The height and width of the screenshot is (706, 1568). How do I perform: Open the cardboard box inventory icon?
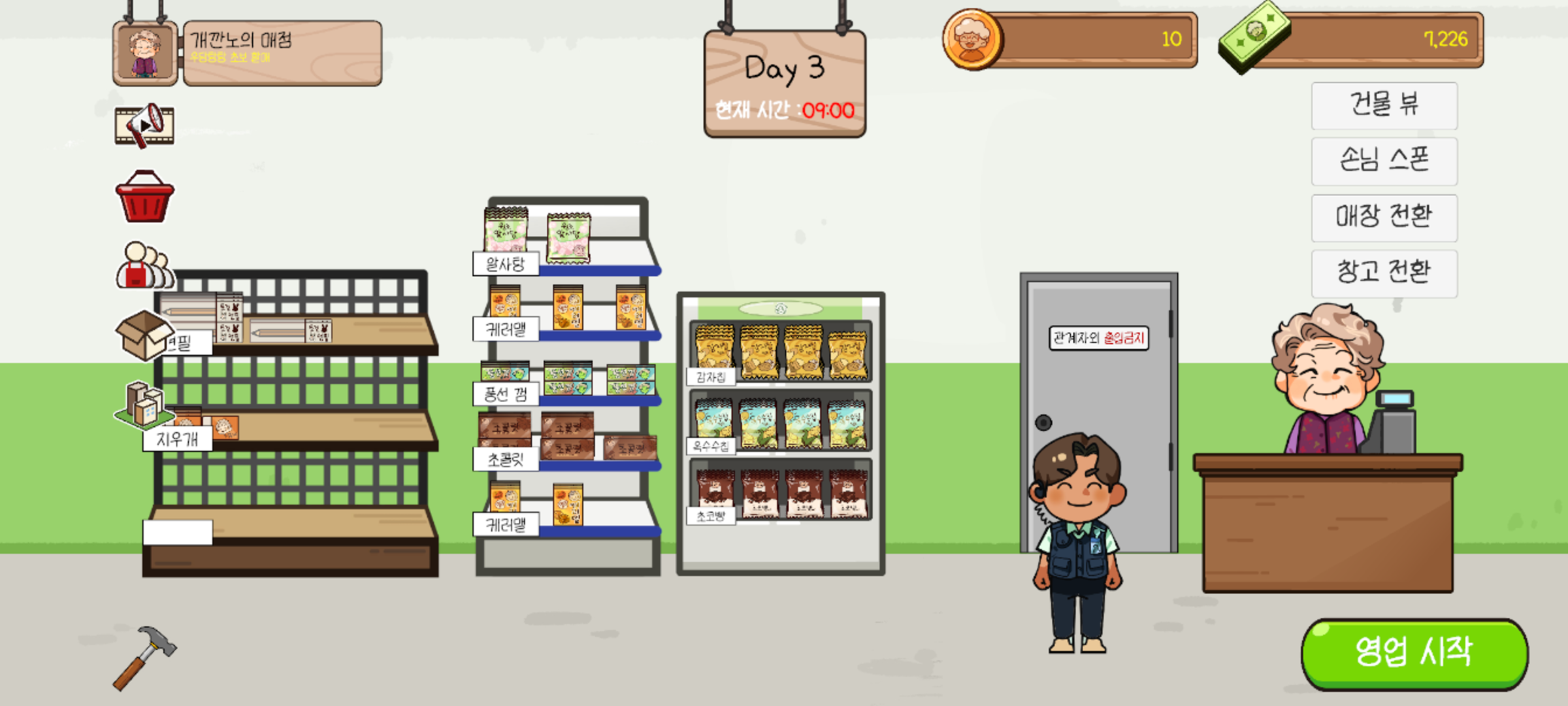pos(143,334)
